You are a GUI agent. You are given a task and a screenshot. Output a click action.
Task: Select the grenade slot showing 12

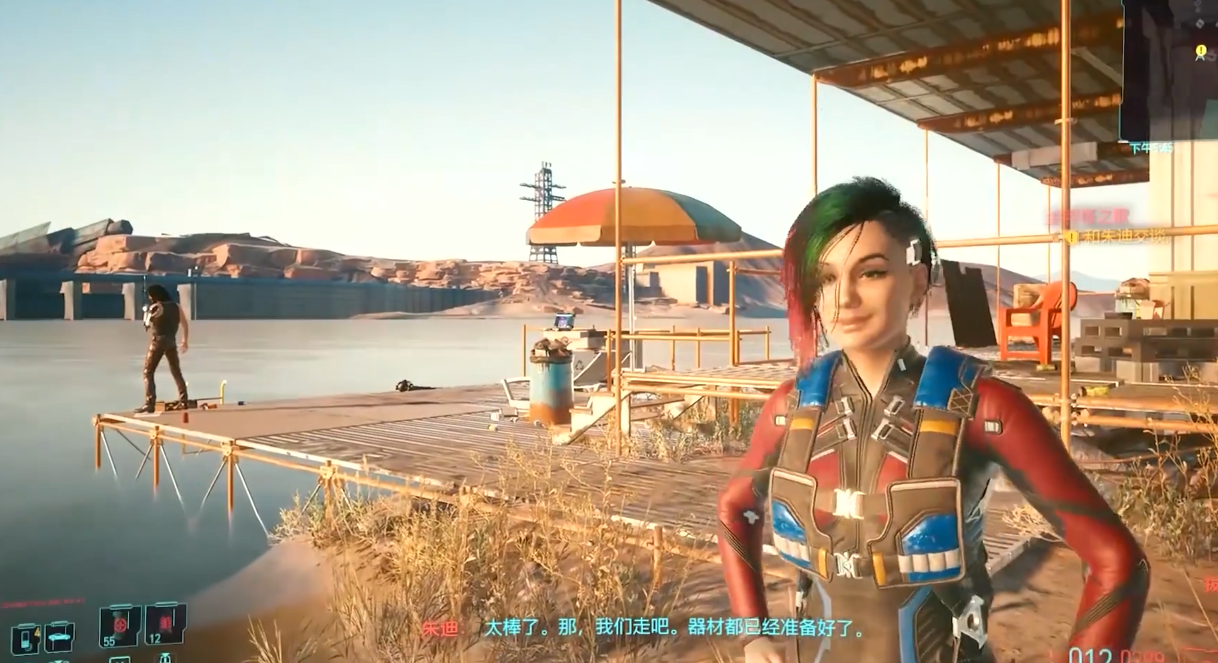point(164,623)
